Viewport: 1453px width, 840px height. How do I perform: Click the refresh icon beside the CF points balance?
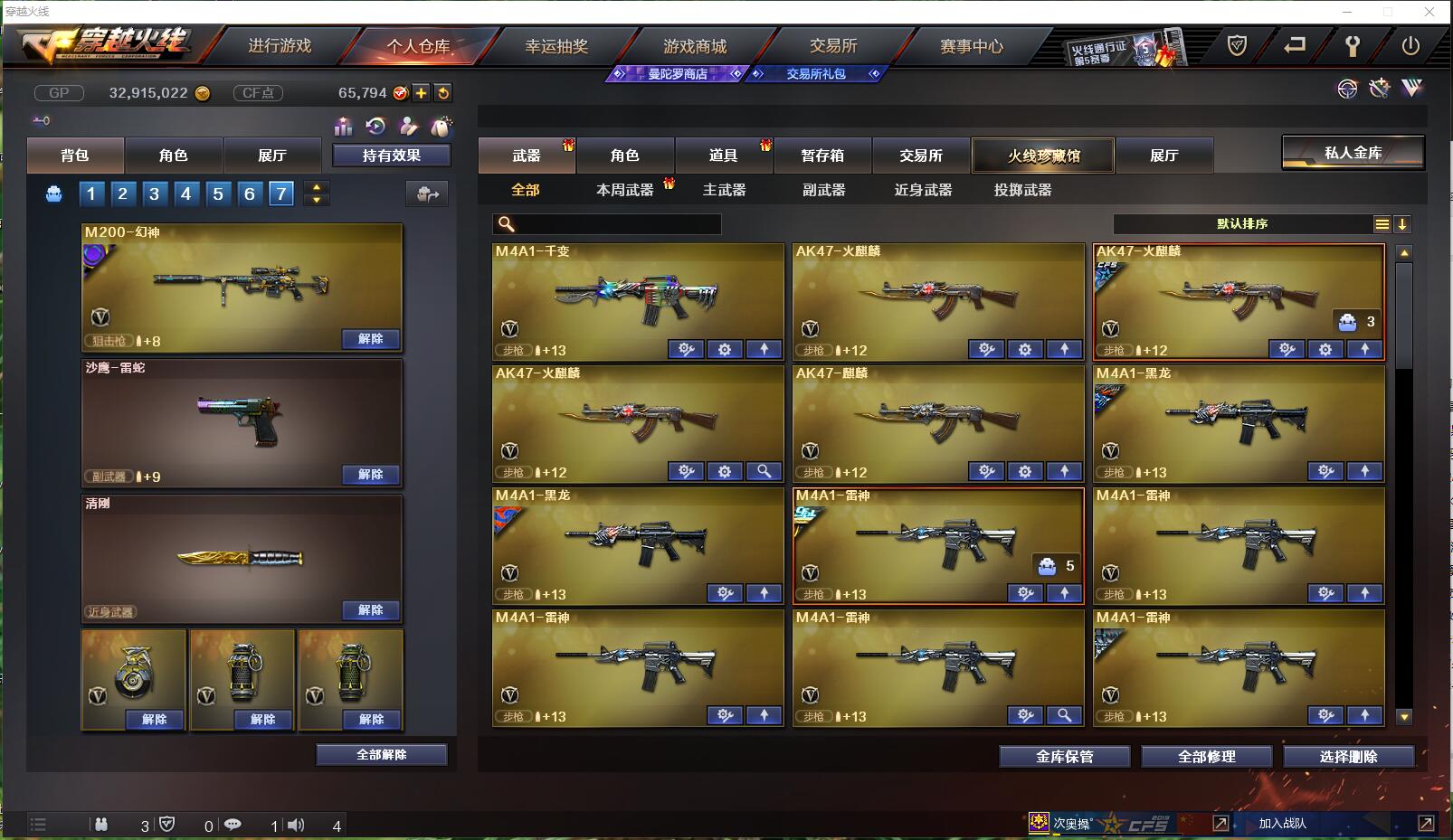tap(442, 92)
